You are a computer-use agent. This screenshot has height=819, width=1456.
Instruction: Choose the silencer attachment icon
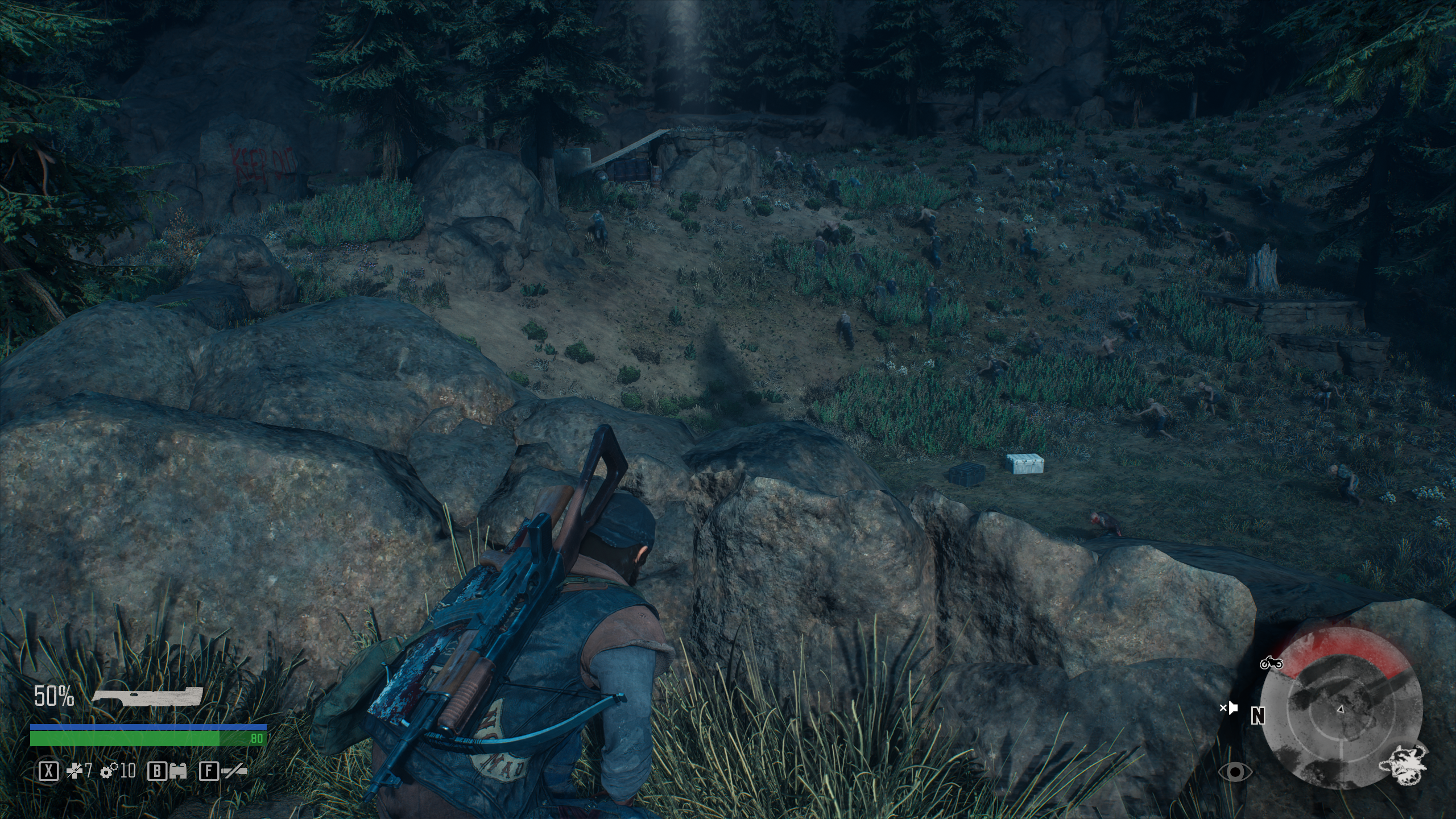(233, 771)
